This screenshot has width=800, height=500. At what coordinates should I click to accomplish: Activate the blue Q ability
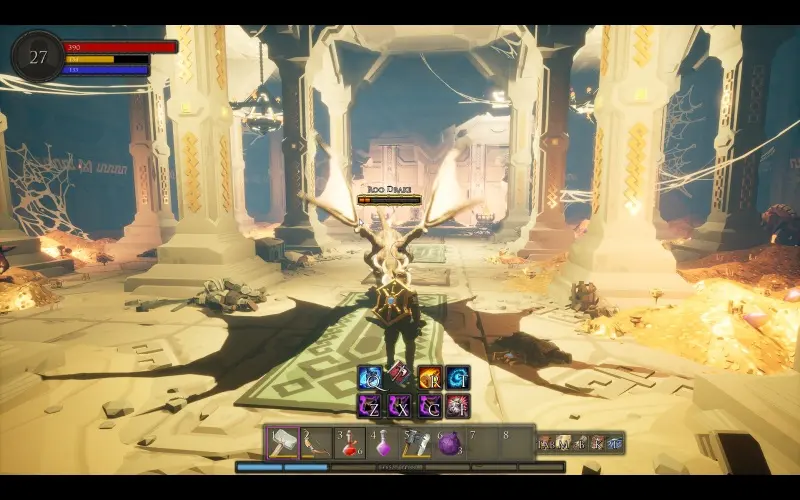coord(370,378)
